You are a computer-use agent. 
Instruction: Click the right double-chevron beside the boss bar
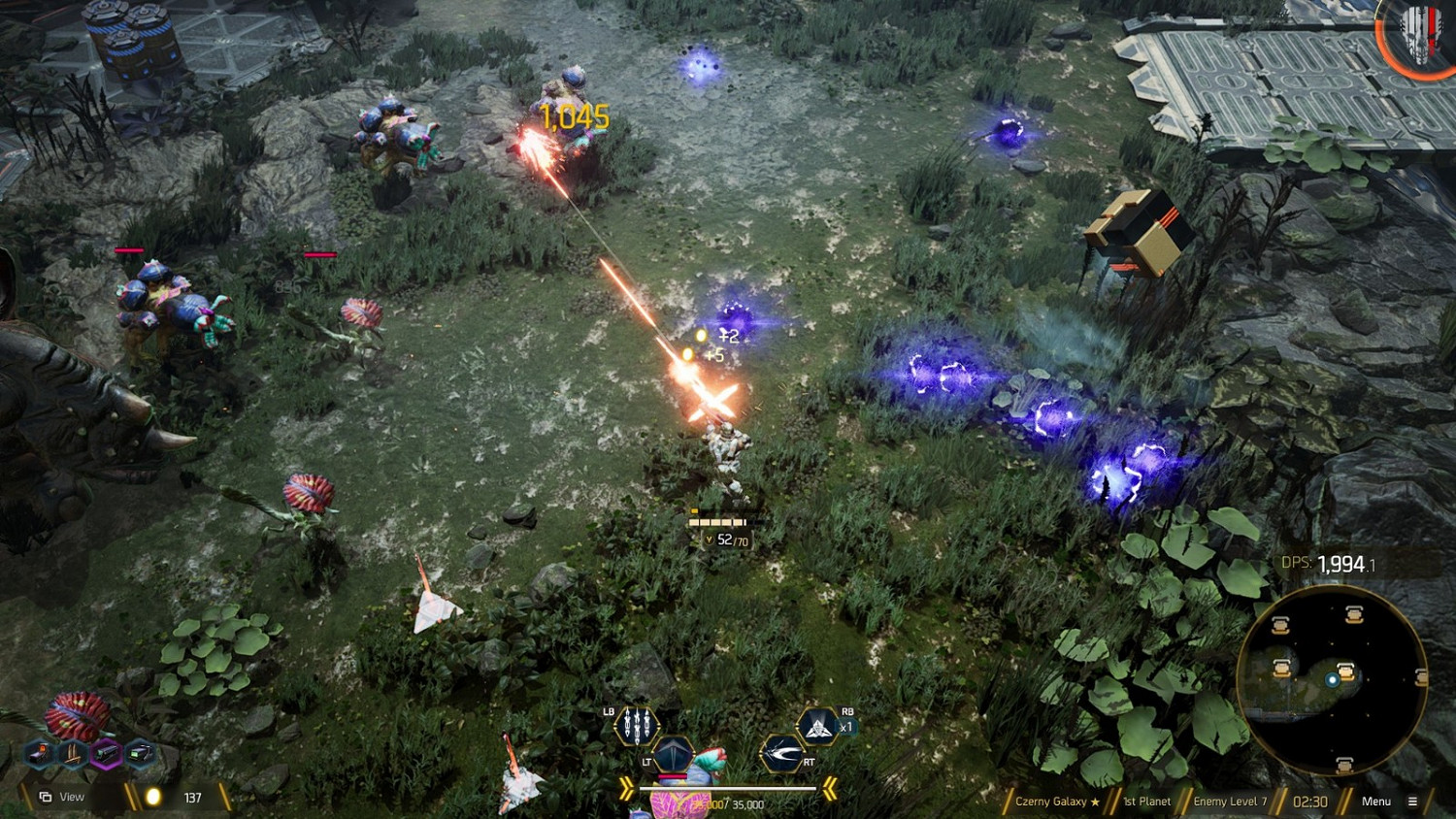tap(830, 788)
